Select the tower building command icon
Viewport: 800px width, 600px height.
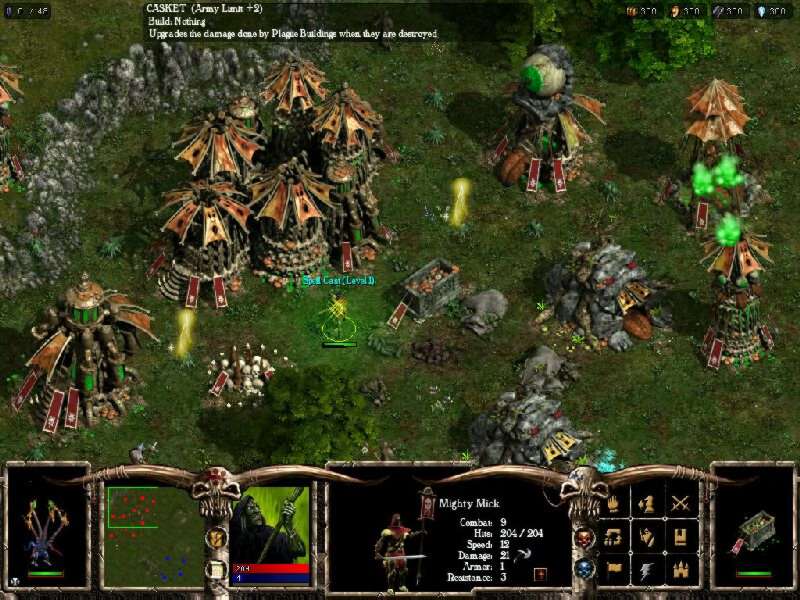(683, 537)
